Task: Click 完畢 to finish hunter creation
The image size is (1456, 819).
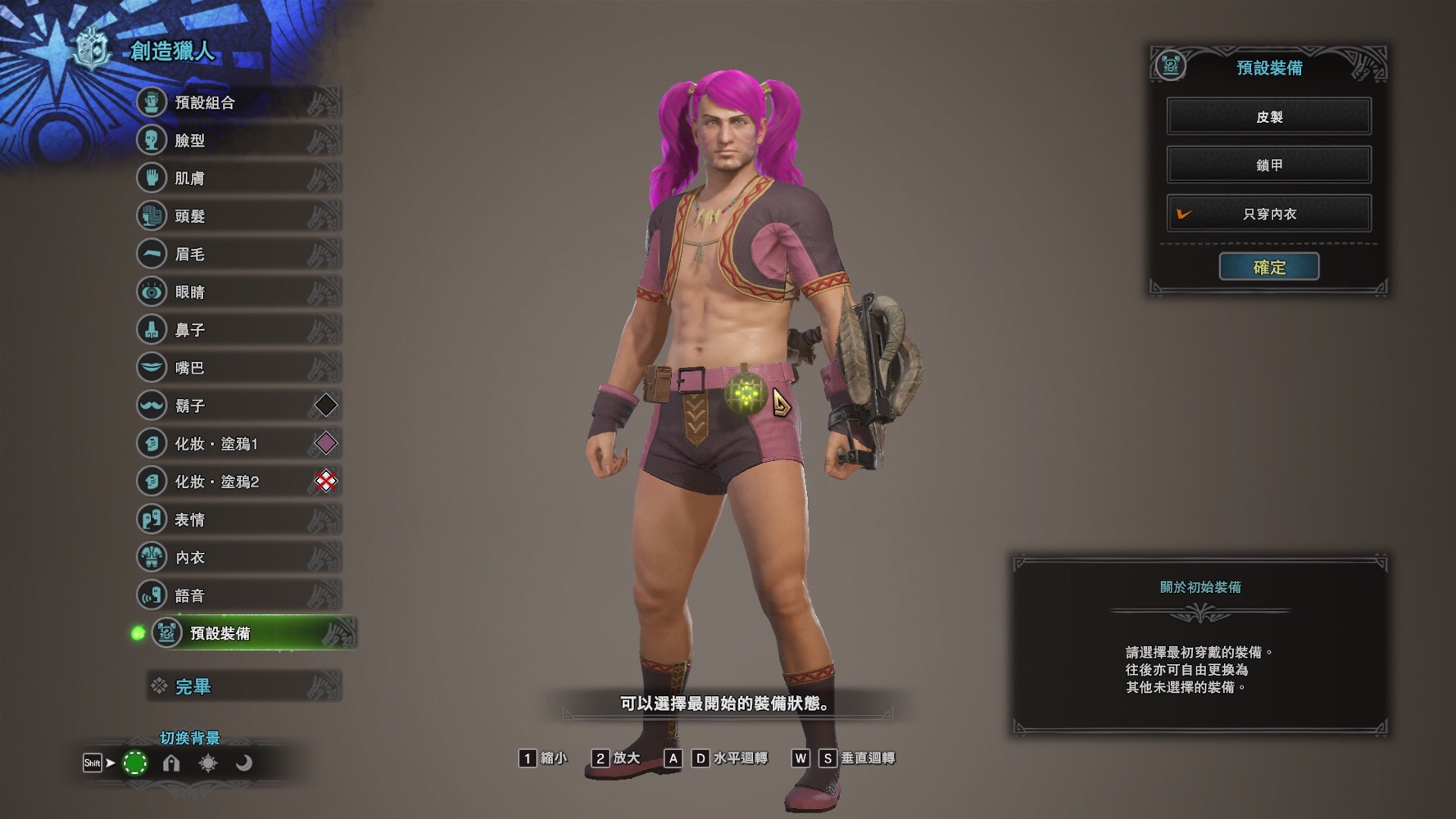Action: (244, 686)
